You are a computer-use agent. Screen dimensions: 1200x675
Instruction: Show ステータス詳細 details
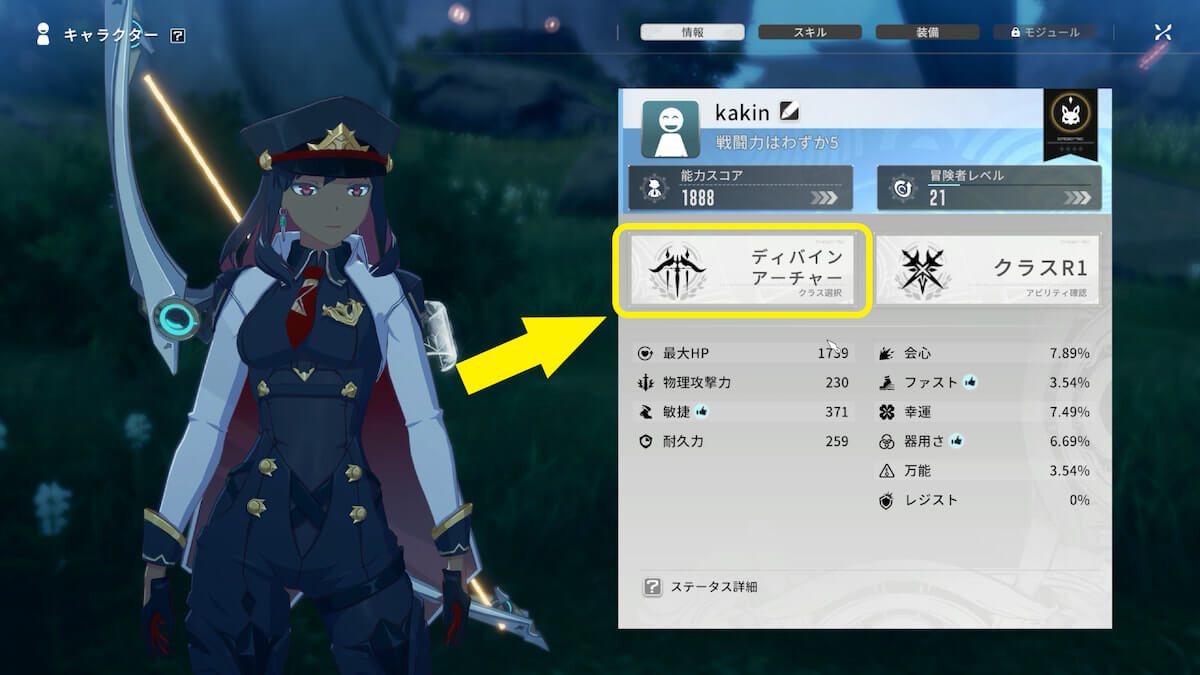click(701, 587)
